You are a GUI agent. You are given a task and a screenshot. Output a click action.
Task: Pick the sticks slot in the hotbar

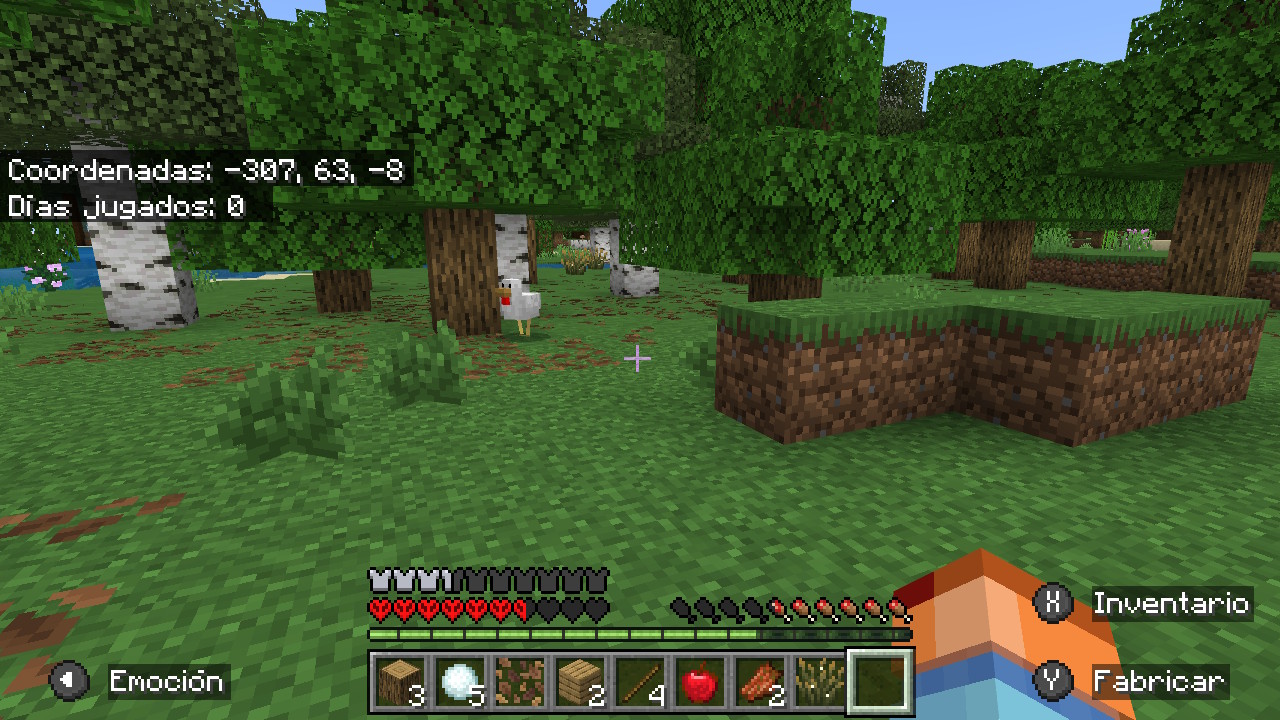640,682
